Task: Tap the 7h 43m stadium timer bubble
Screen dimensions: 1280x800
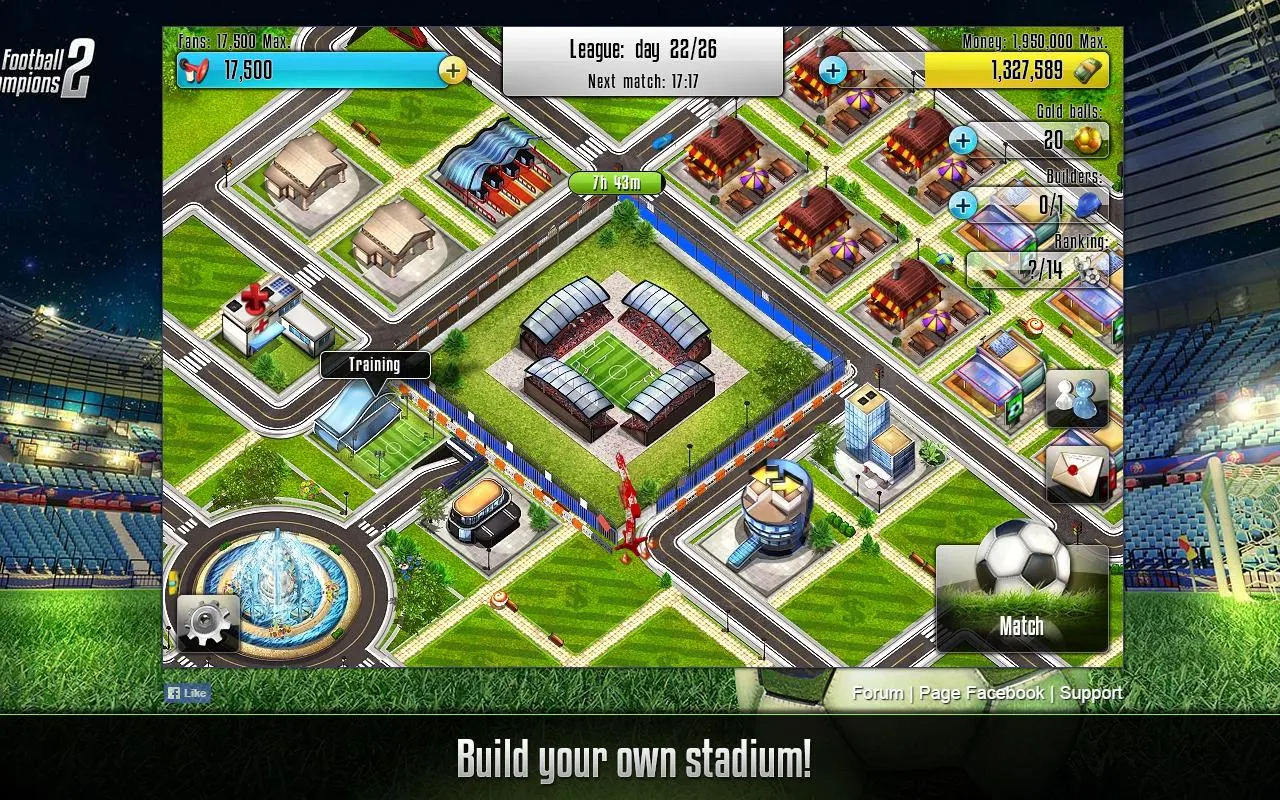Action: [x=617, y=183]
